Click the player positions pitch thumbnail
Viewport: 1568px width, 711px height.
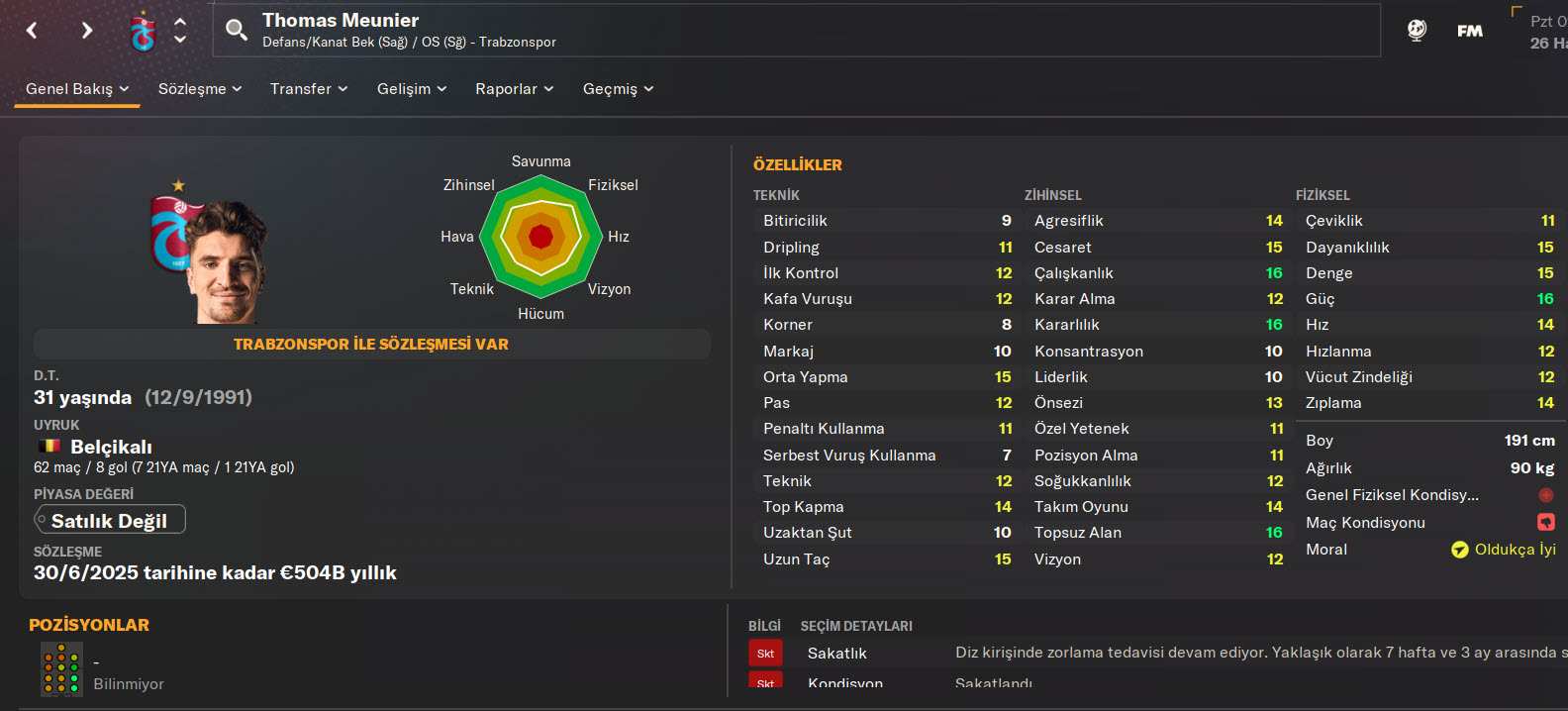[60, 668]
